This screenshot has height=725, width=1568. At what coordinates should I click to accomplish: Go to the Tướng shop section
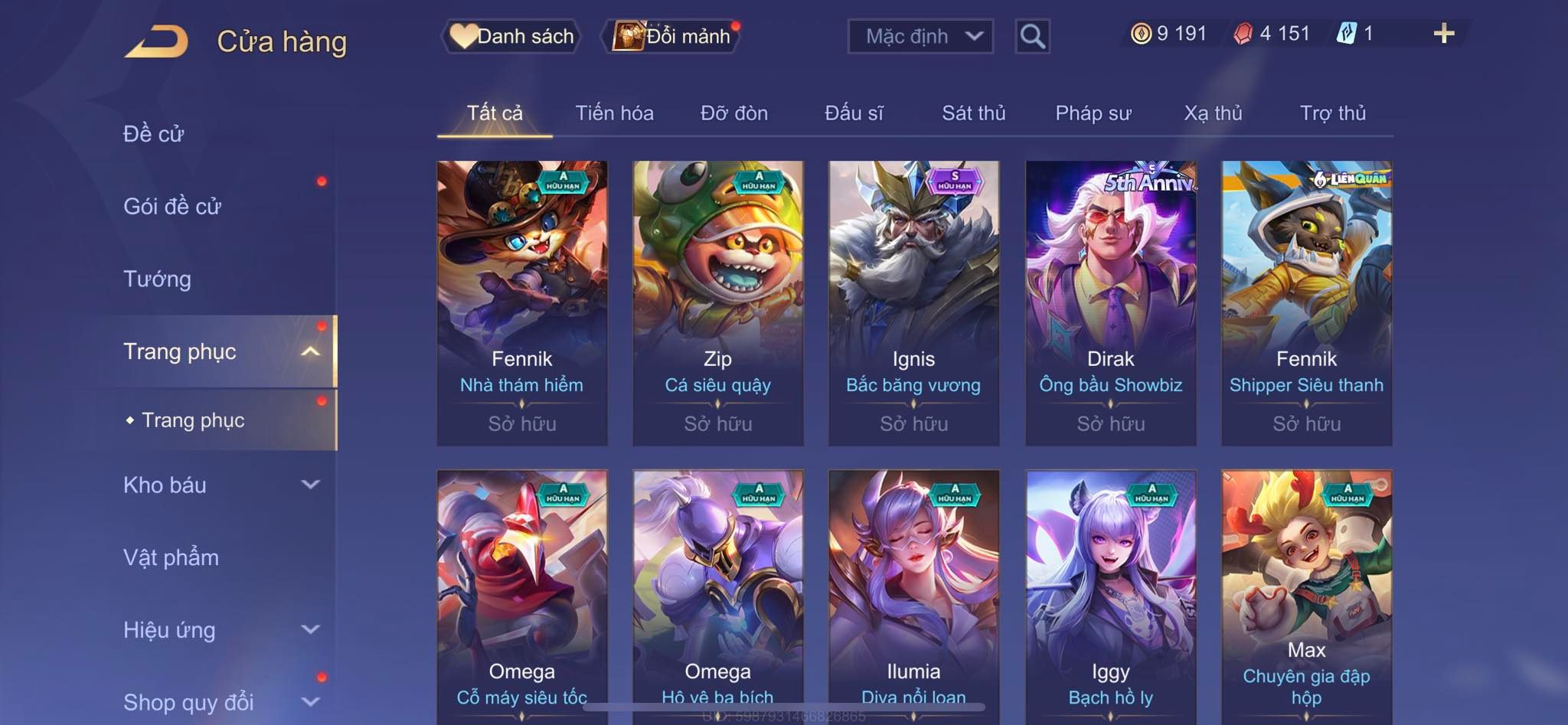pos(157,279)
